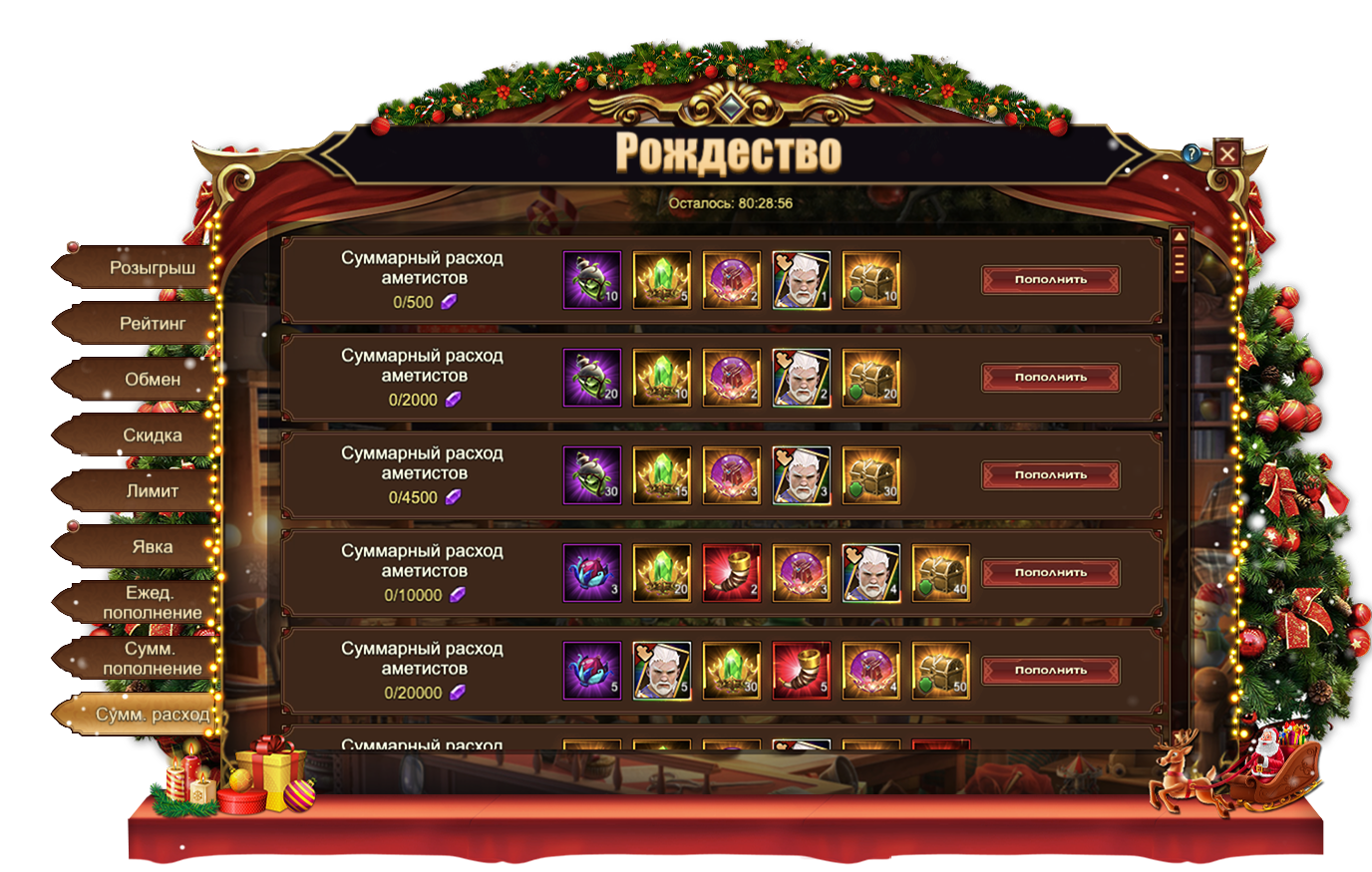Close the Рождество event window
Viewport: 1372px width, 872px height.
(1227, 153)
